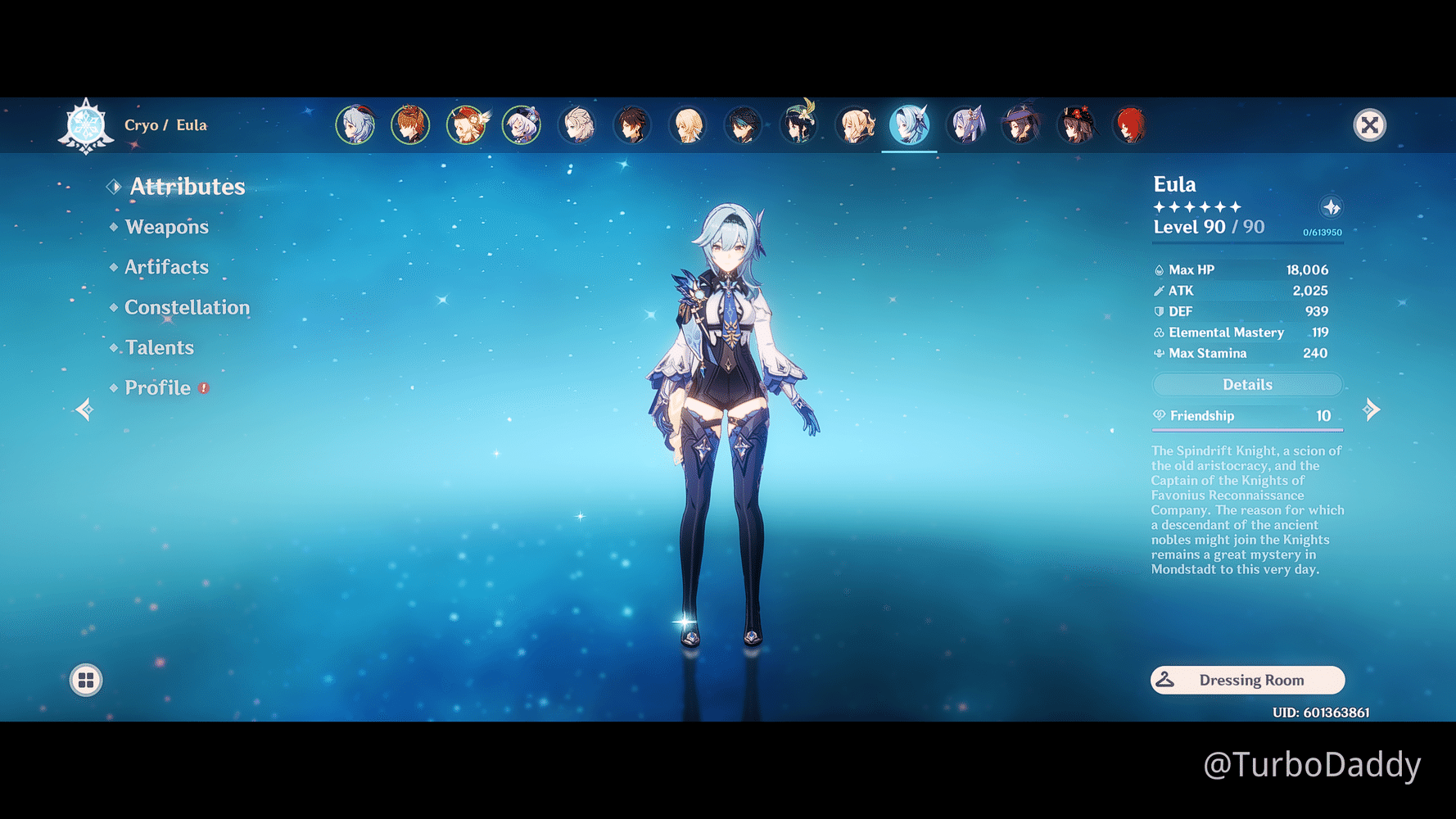This screenshot has height=819, width=1456.
Task: Click the ascension star icon beside Level 90
Action: 1332,207
